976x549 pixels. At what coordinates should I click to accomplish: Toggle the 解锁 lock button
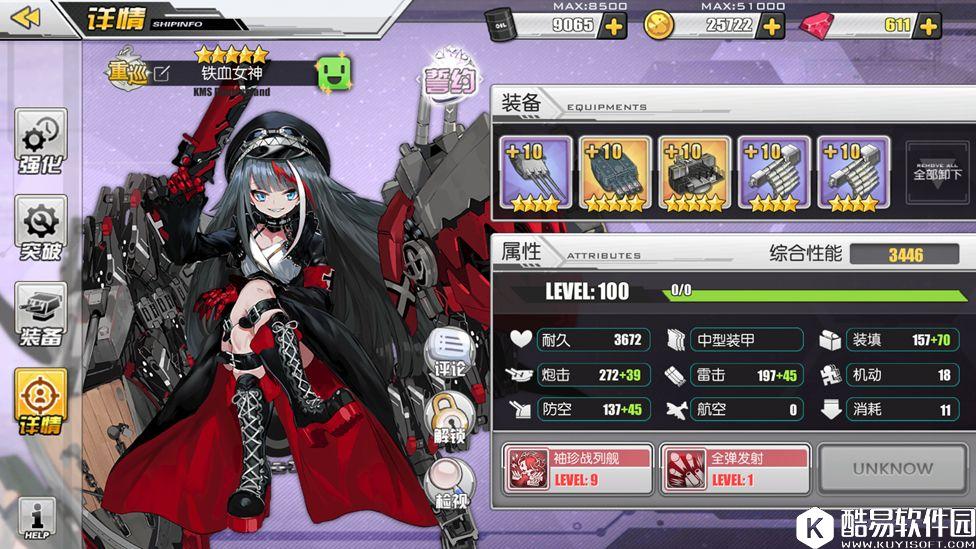pos(449,417)
